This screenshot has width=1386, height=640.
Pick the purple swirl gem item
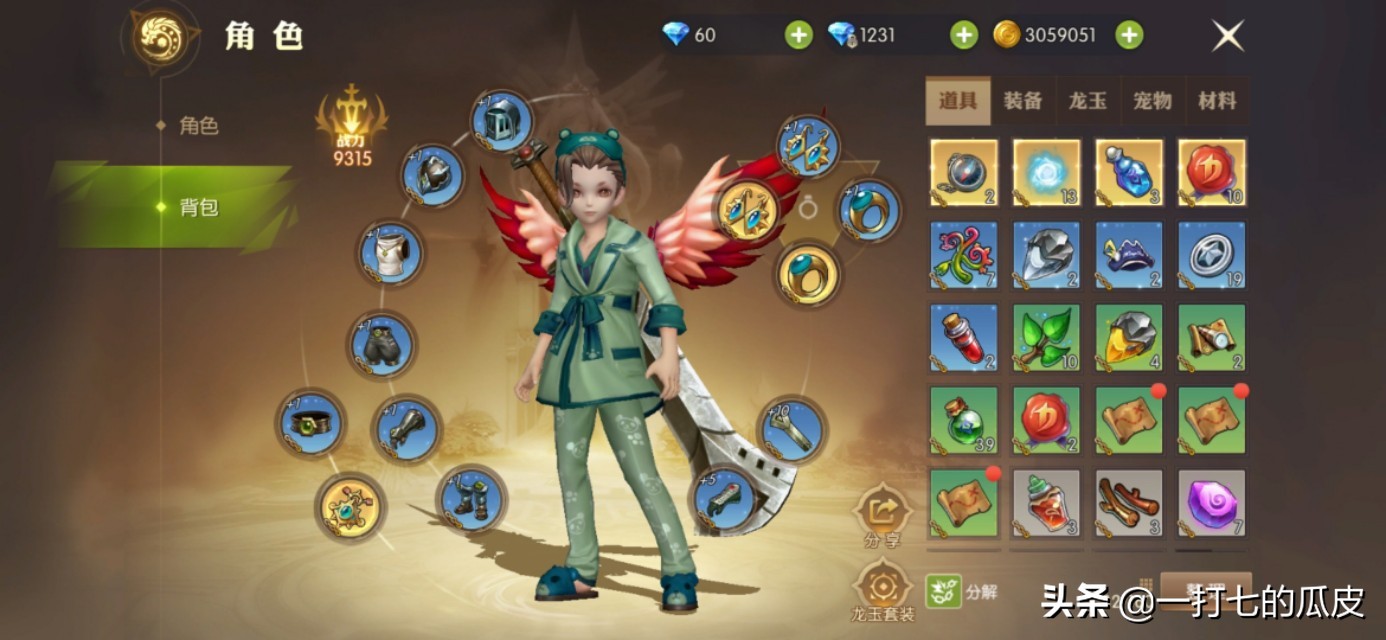click(x=1211, y=503)
